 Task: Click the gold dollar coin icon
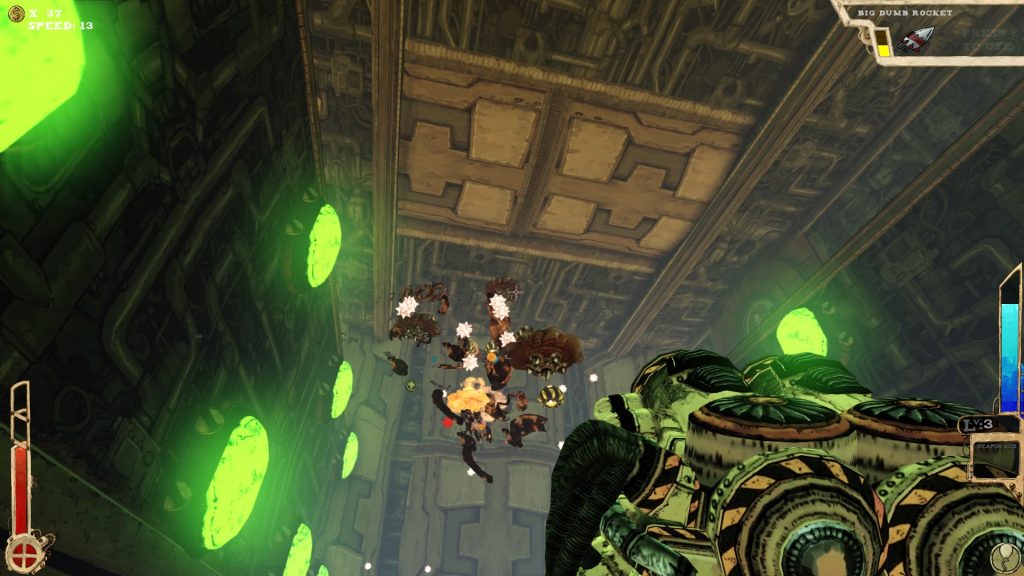(x=15, y=12)
